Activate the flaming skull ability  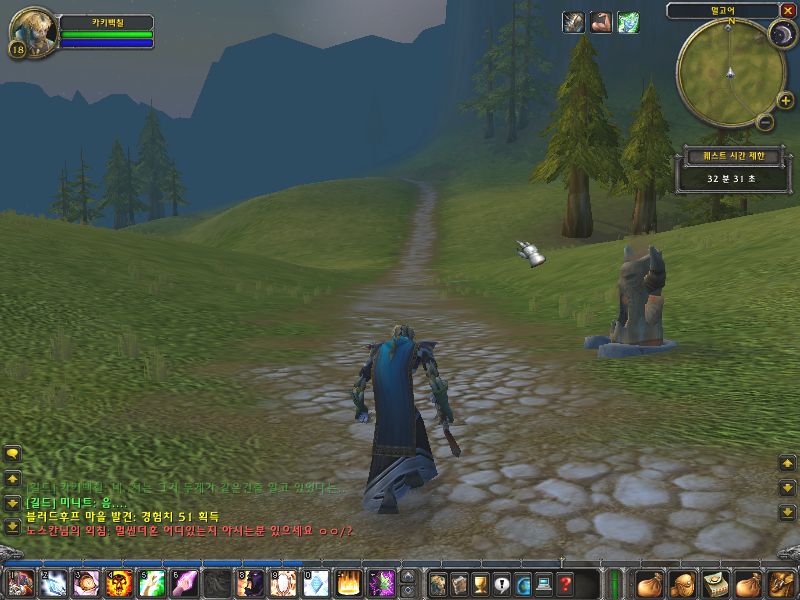click(x=116, y=581)
